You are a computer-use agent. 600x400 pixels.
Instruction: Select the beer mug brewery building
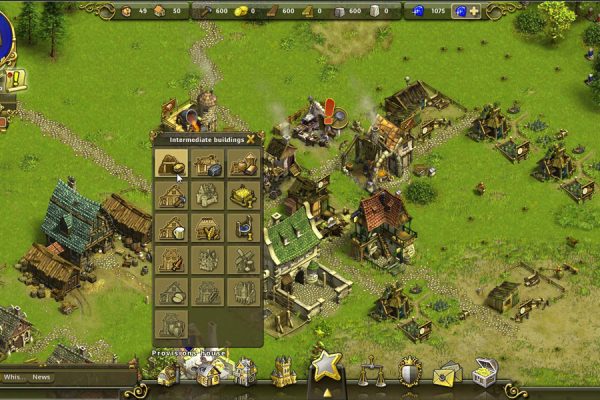coord(173,229)
